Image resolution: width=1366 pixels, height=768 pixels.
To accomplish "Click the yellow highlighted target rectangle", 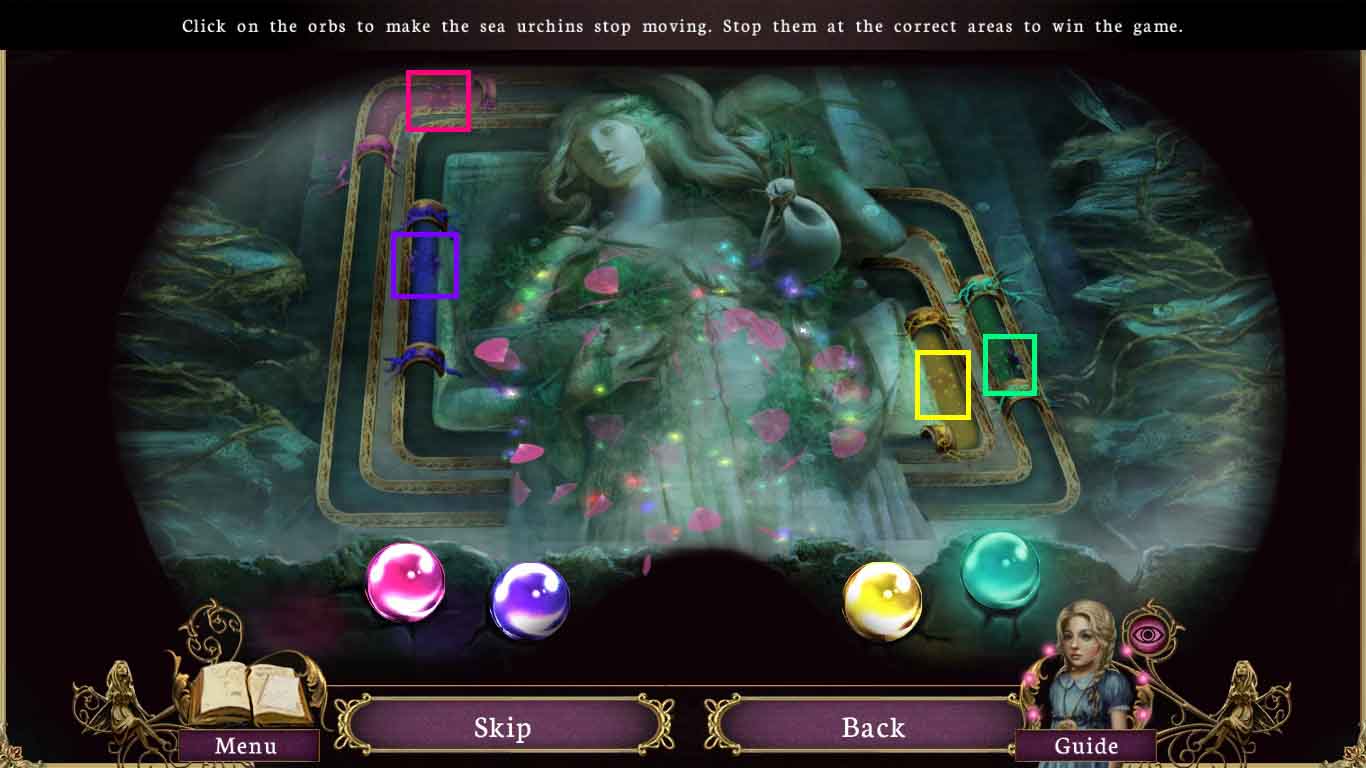I will [x=942, y=385].
